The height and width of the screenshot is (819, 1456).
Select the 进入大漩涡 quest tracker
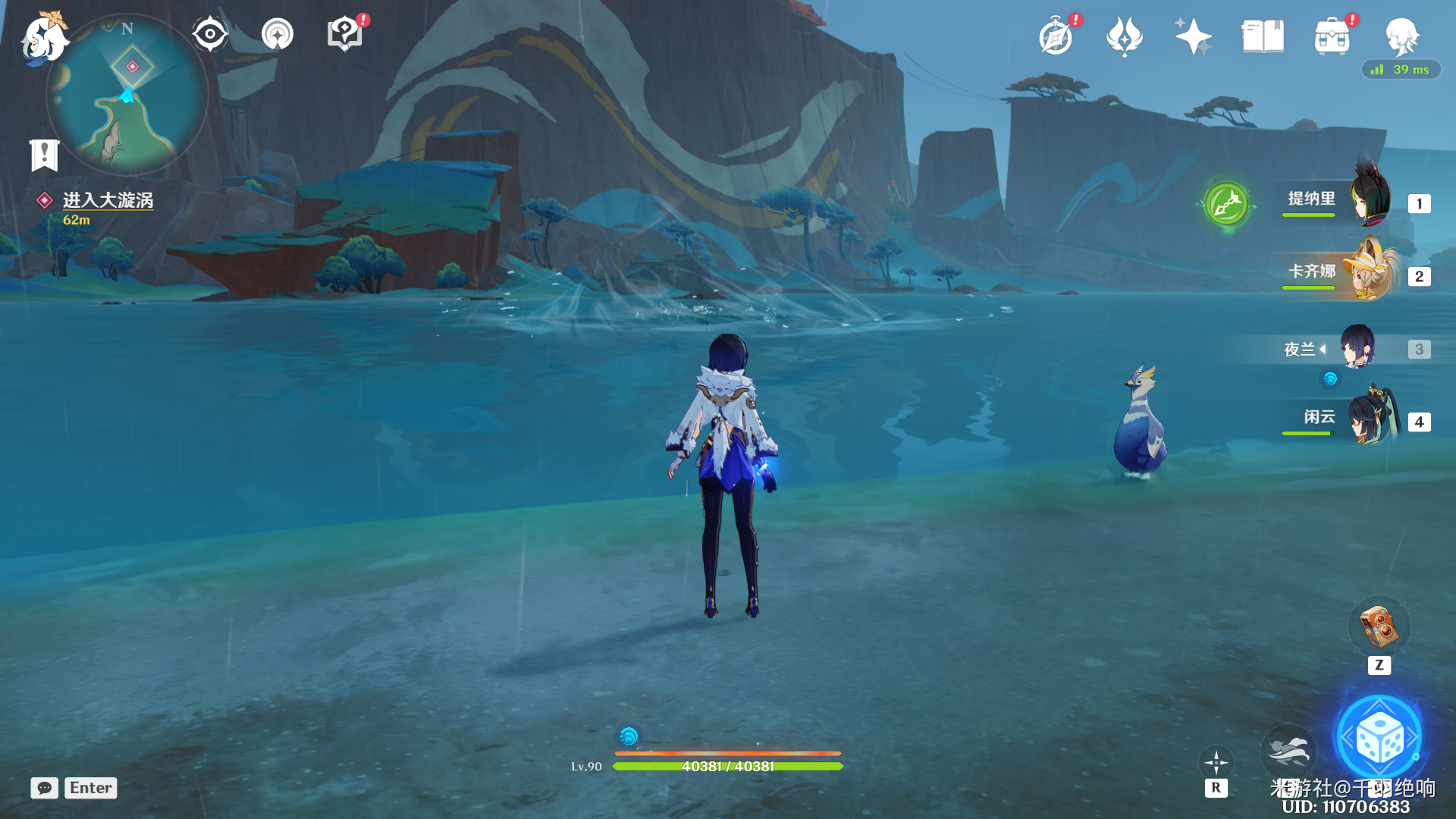click(107, 200)
